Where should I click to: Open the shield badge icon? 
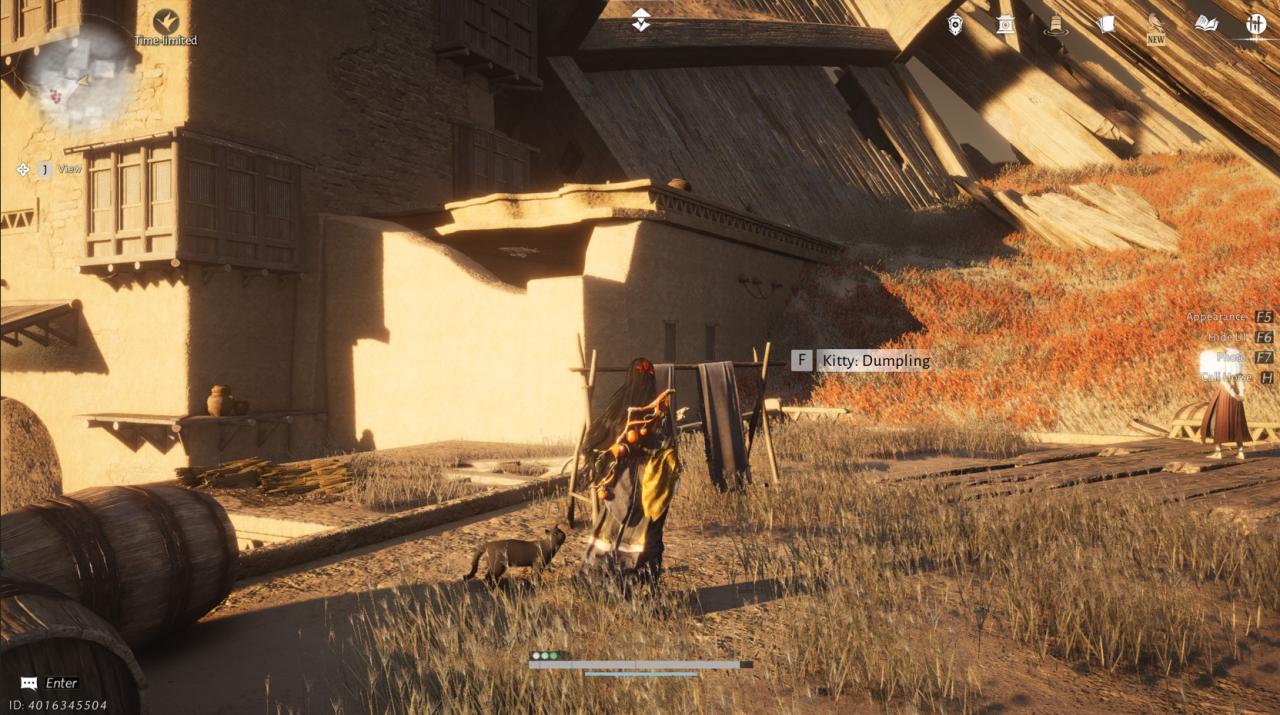click(x=955, y=24)
